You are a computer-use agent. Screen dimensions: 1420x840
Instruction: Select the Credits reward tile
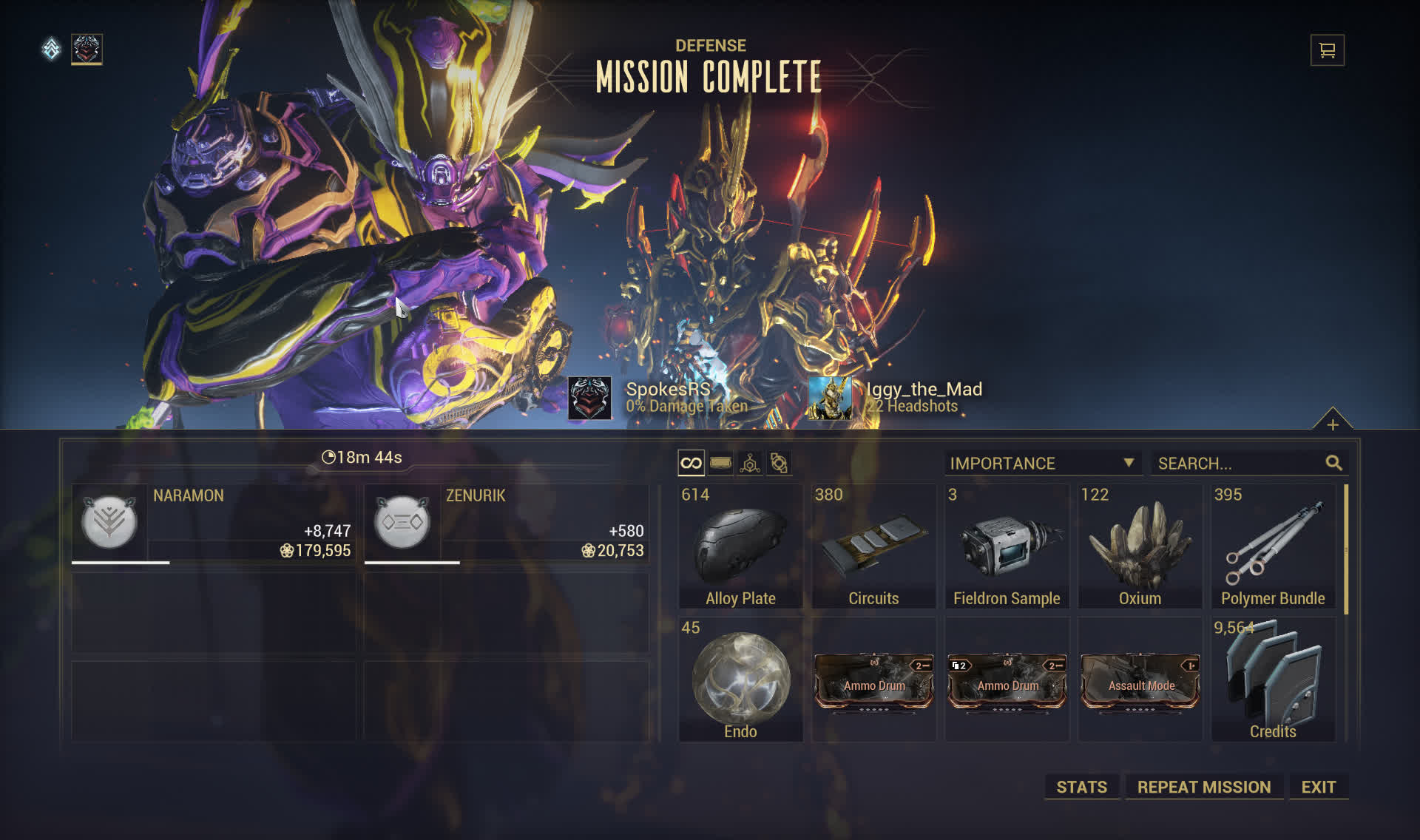coord(1273,680)
